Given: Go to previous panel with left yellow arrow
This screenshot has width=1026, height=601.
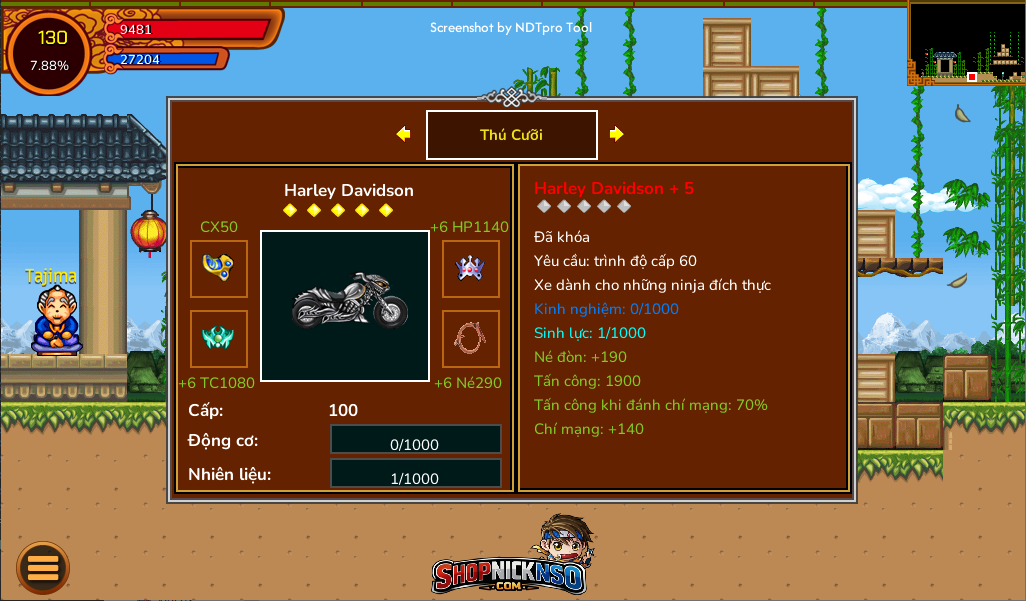Looking at the screenshot, I should (x=403, y=134).
